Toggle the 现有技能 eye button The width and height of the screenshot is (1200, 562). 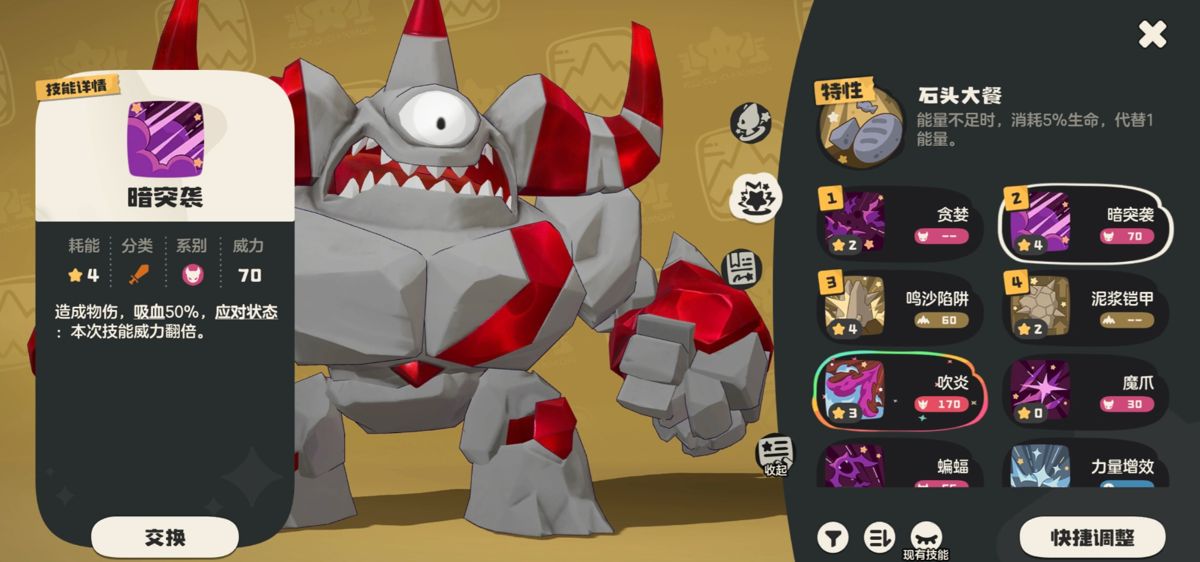click(925, 535)
